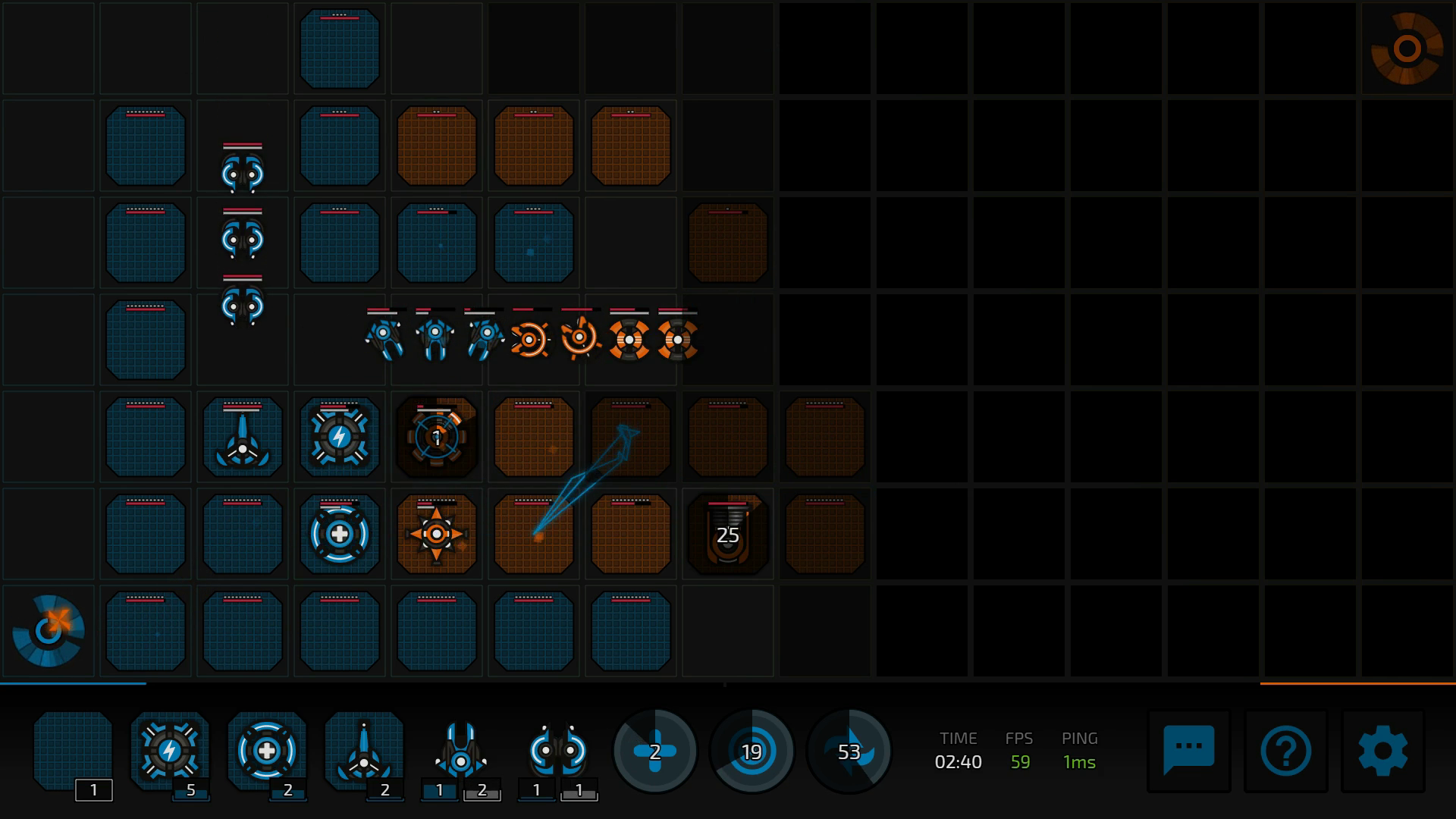Open the chat window
Viewport: 1456px width, 819px height.
[x=1188, y=751]
